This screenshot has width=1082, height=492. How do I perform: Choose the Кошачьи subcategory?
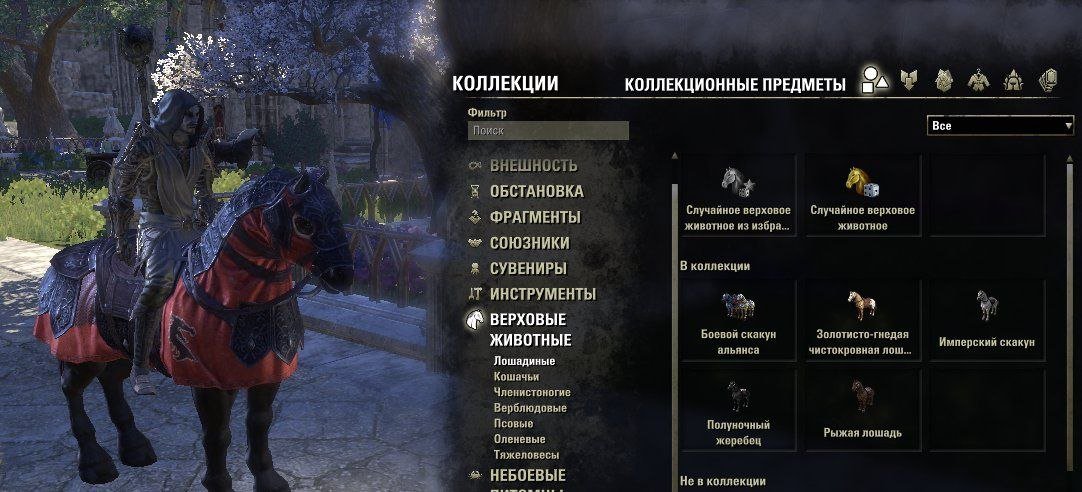tap(518, 377)
